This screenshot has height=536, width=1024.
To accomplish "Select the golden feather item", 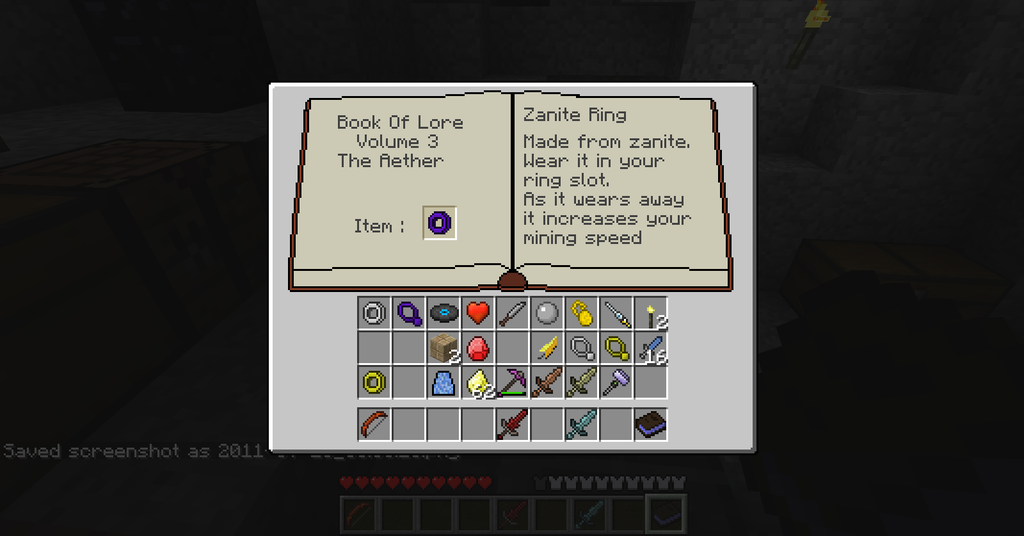I will (546, 348).
